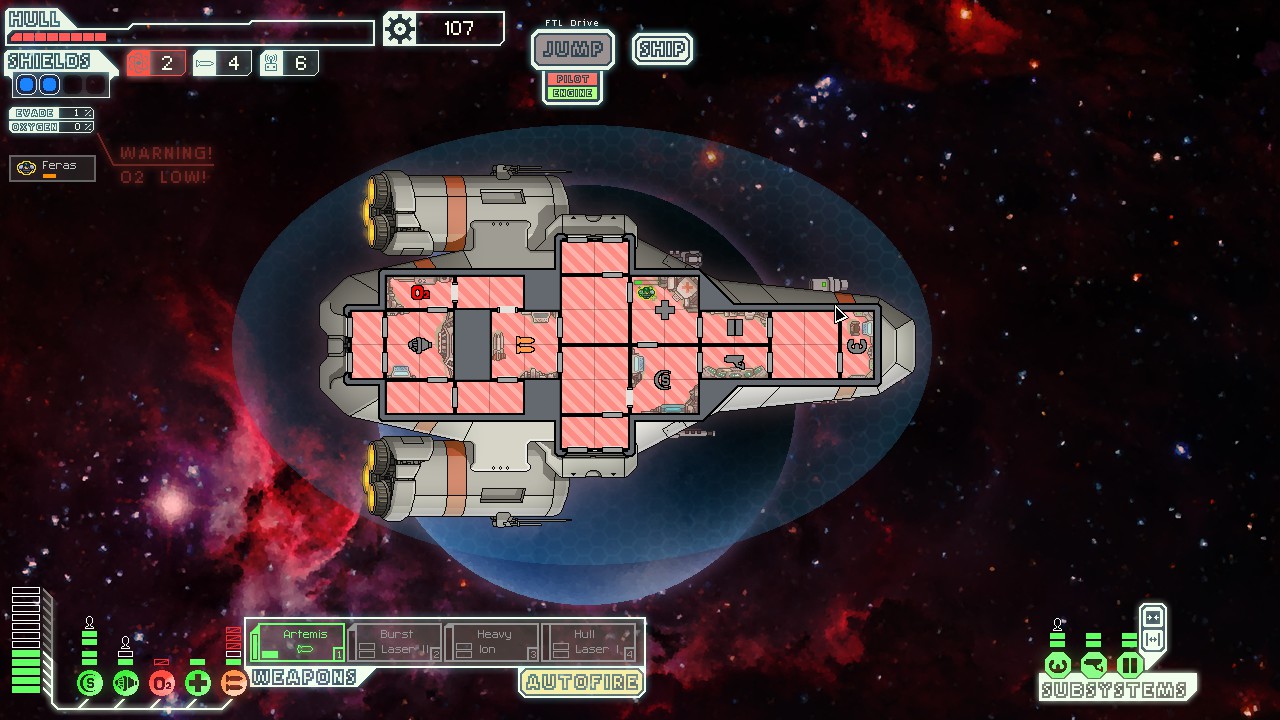Viewport: 1280px width, 720px height.
Task: Power up the Burst Laser II slot
Action: click(x=395, y=641)
